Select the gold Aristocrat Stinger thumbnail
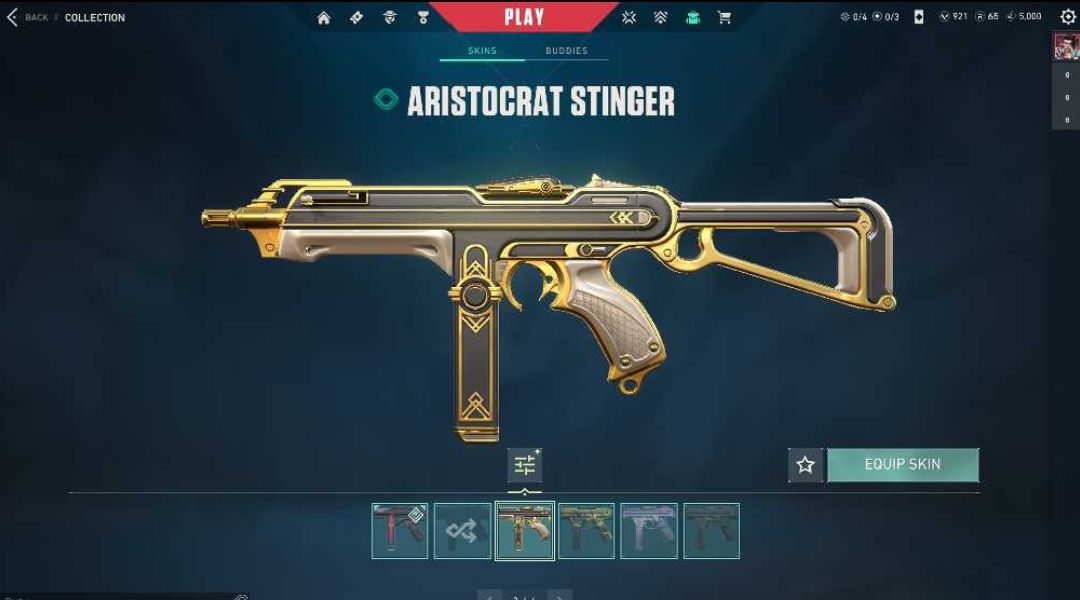This screenshot has height=600, width=1080. tap(525, 531)
